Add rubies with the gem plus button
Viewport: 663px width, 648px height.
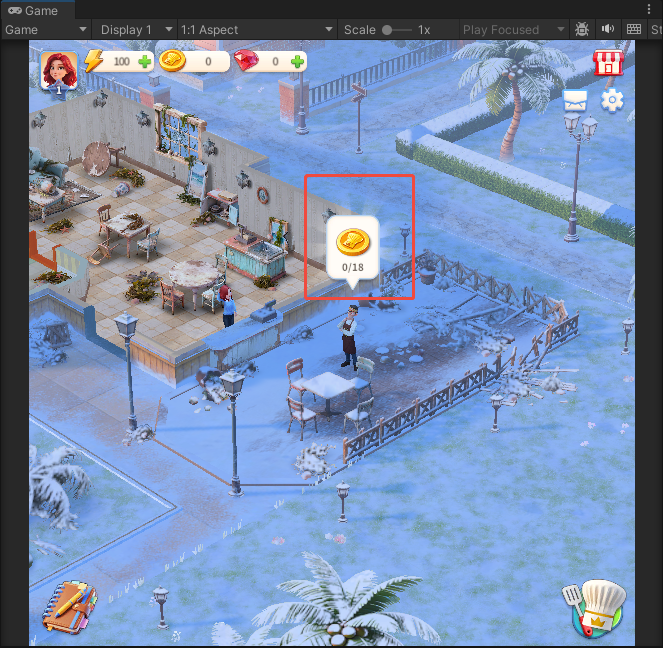coord(297,62)
